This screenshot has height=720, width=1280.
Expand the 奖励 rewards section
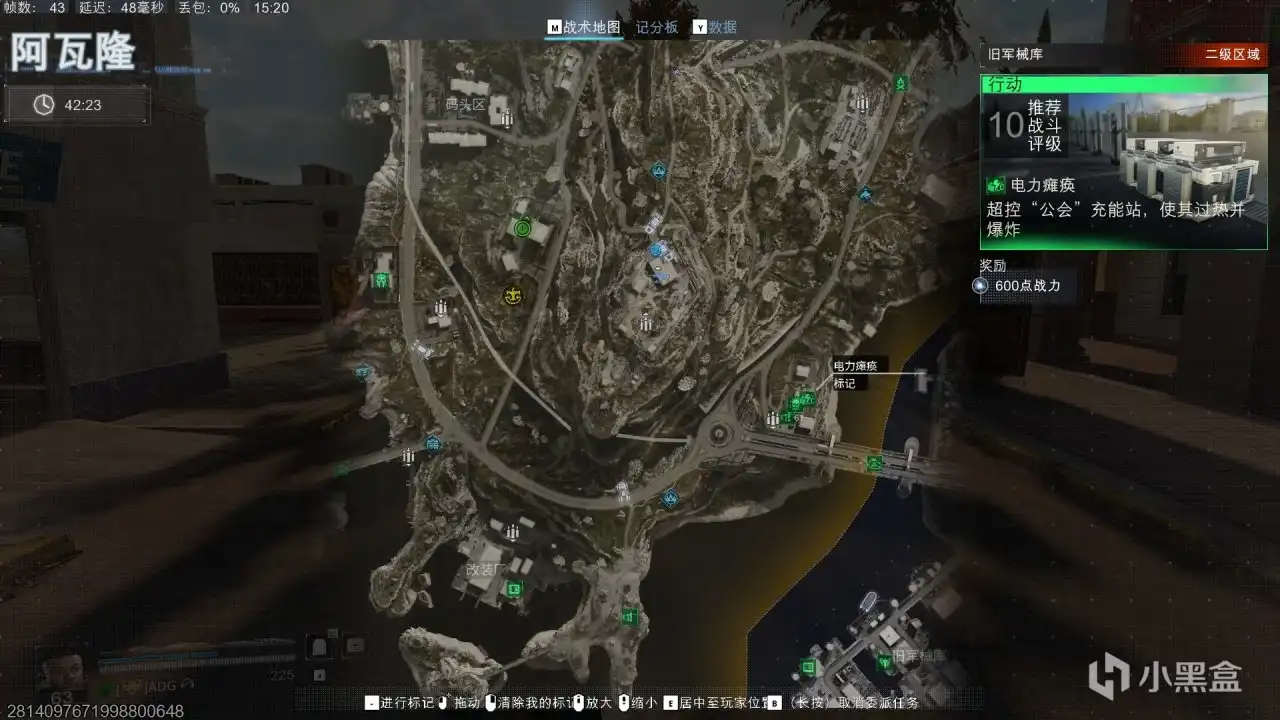pyautogui.click(x=992, y=264)
